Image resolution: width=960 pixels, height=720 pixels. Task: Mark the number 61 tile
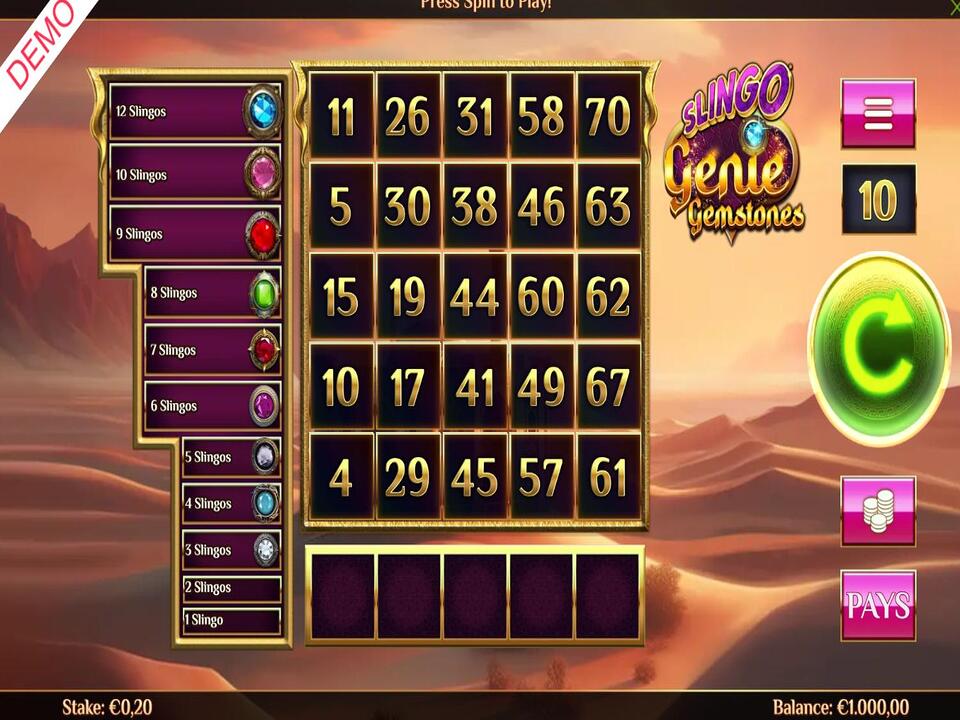608,478
